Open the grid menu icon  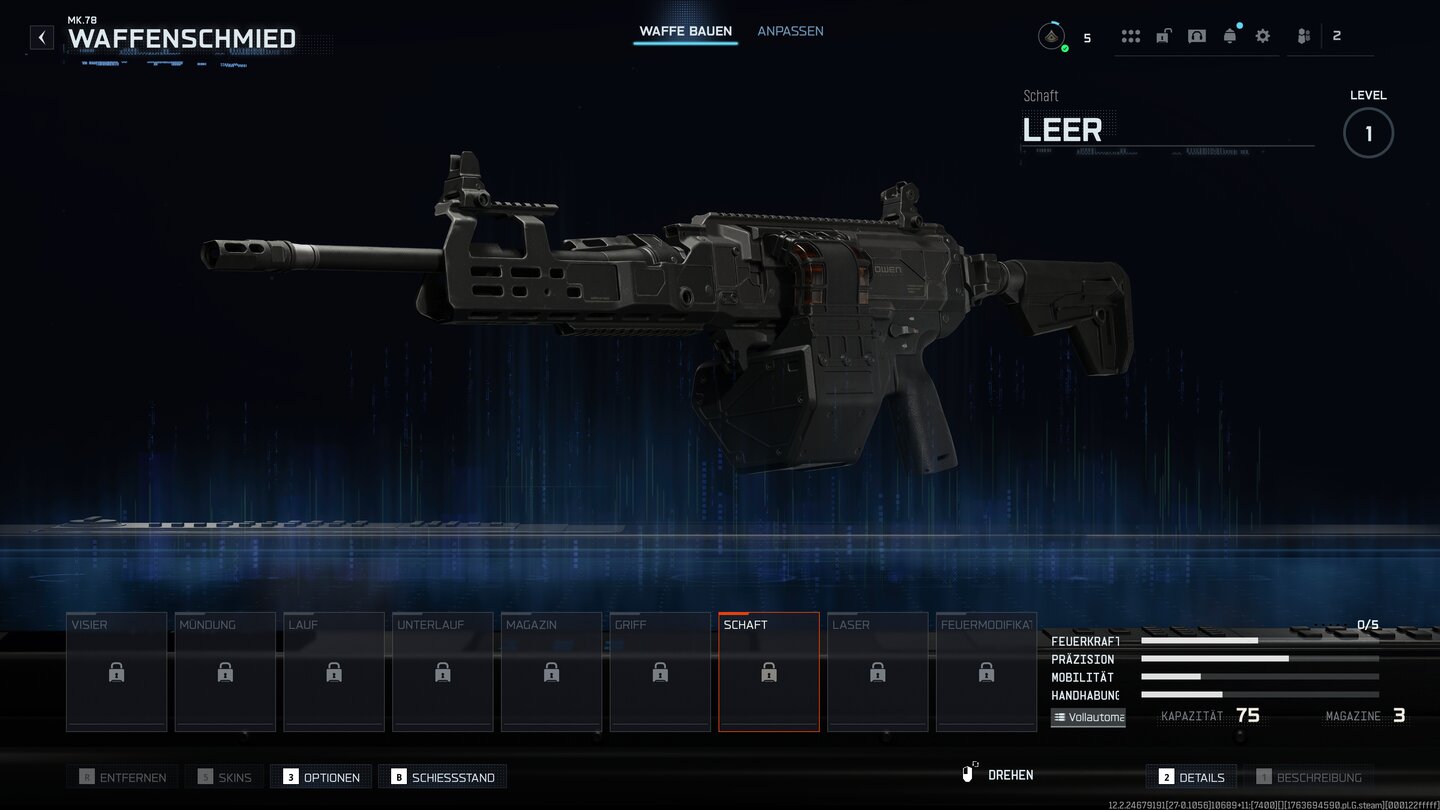1131,36
